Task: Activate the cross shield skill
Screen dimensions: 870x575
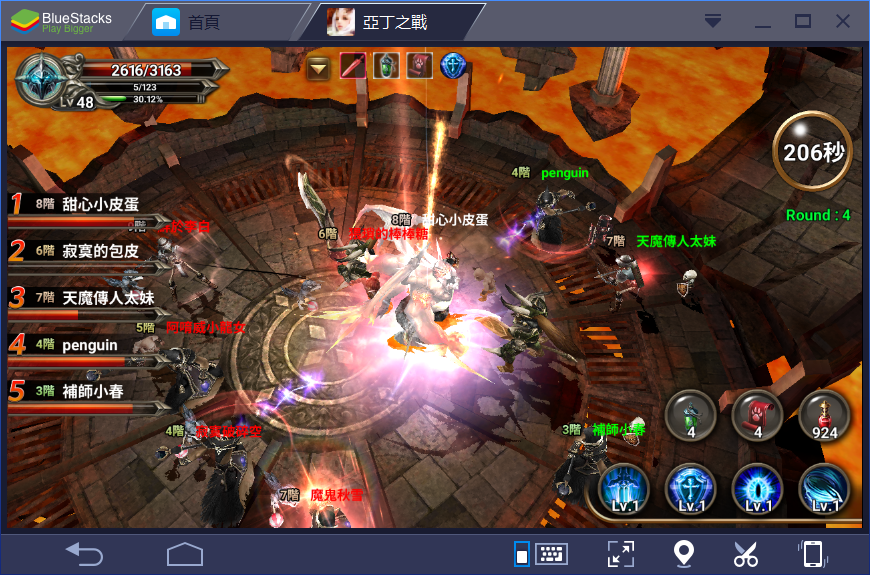Action: click(x=690, y=489)
